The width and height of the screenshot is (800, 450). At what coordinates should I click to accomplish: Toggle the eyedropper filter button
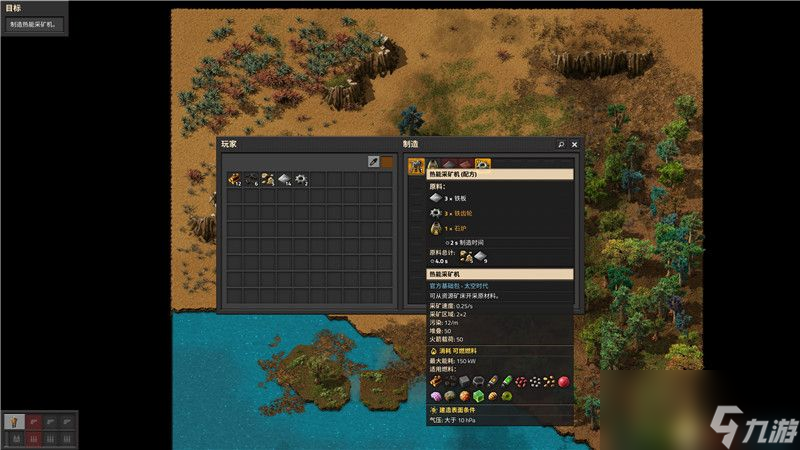[373, 161]
